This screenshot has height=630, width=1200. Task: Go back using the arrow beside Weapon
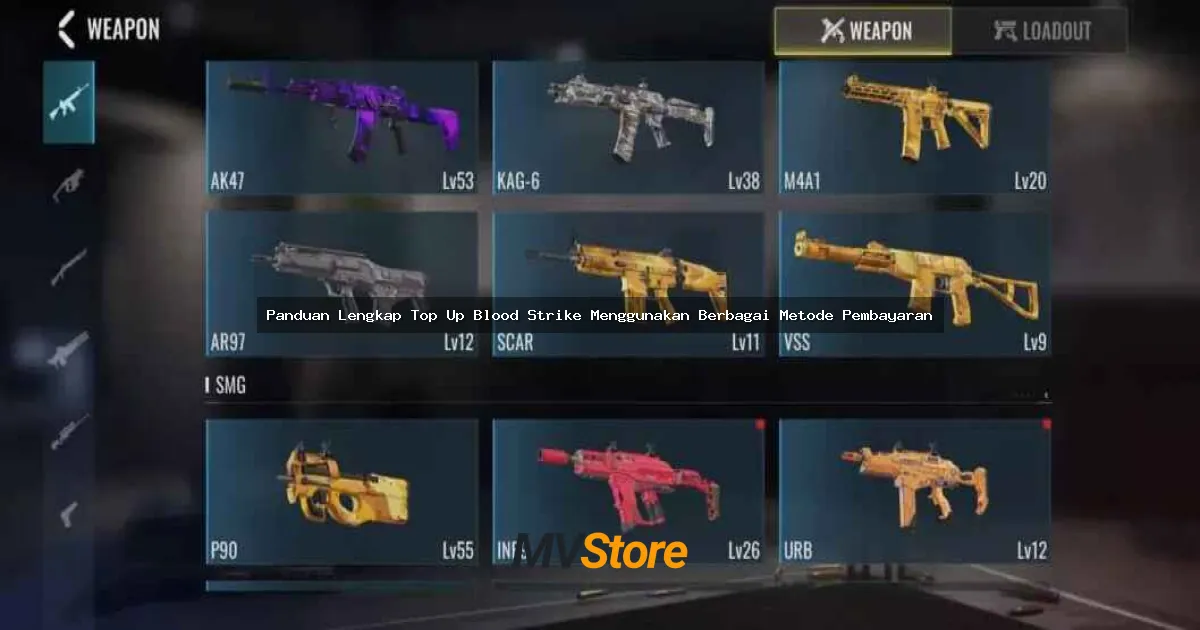click(x=66, y=29)
